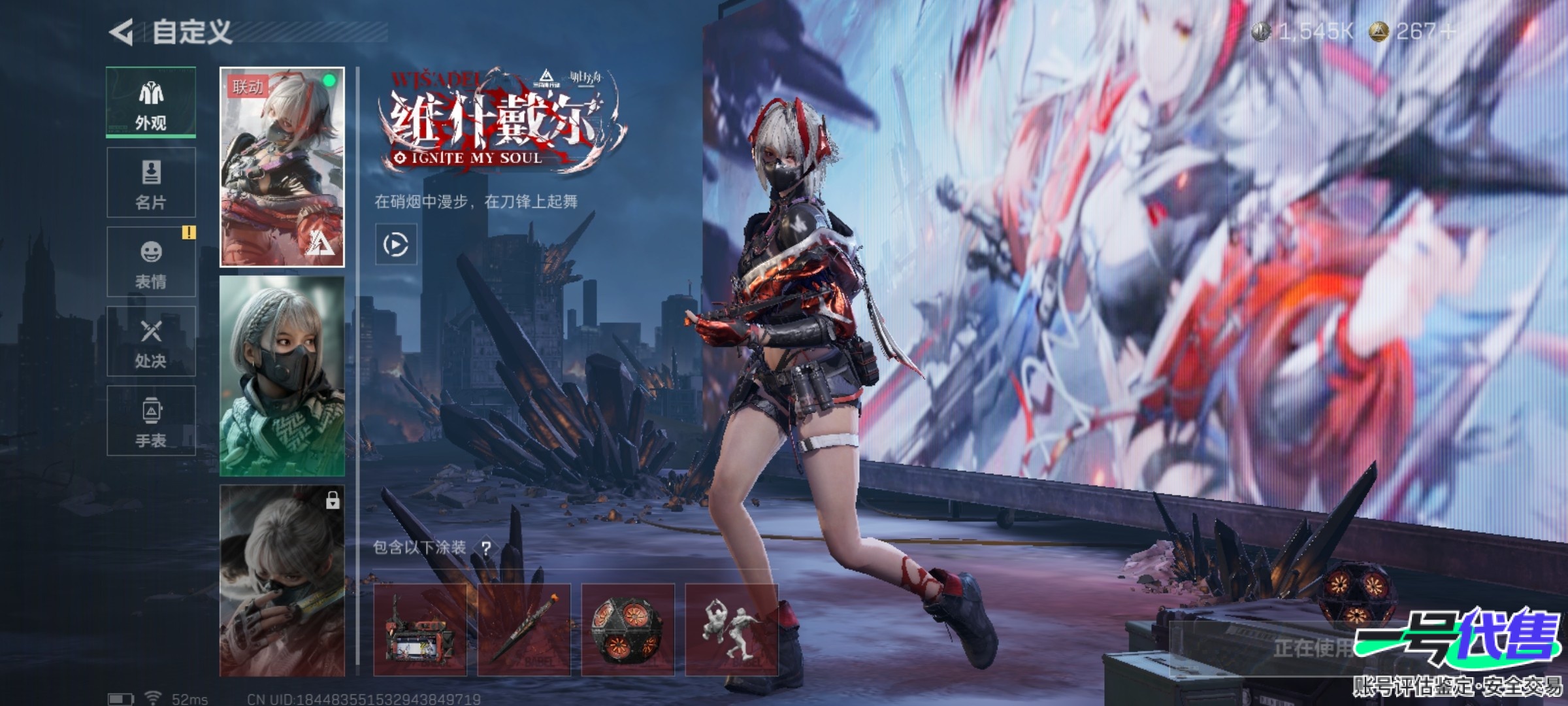The image size is (1568, 706).
Task: Switch to the 手表 watch tab
Action: 151,420
